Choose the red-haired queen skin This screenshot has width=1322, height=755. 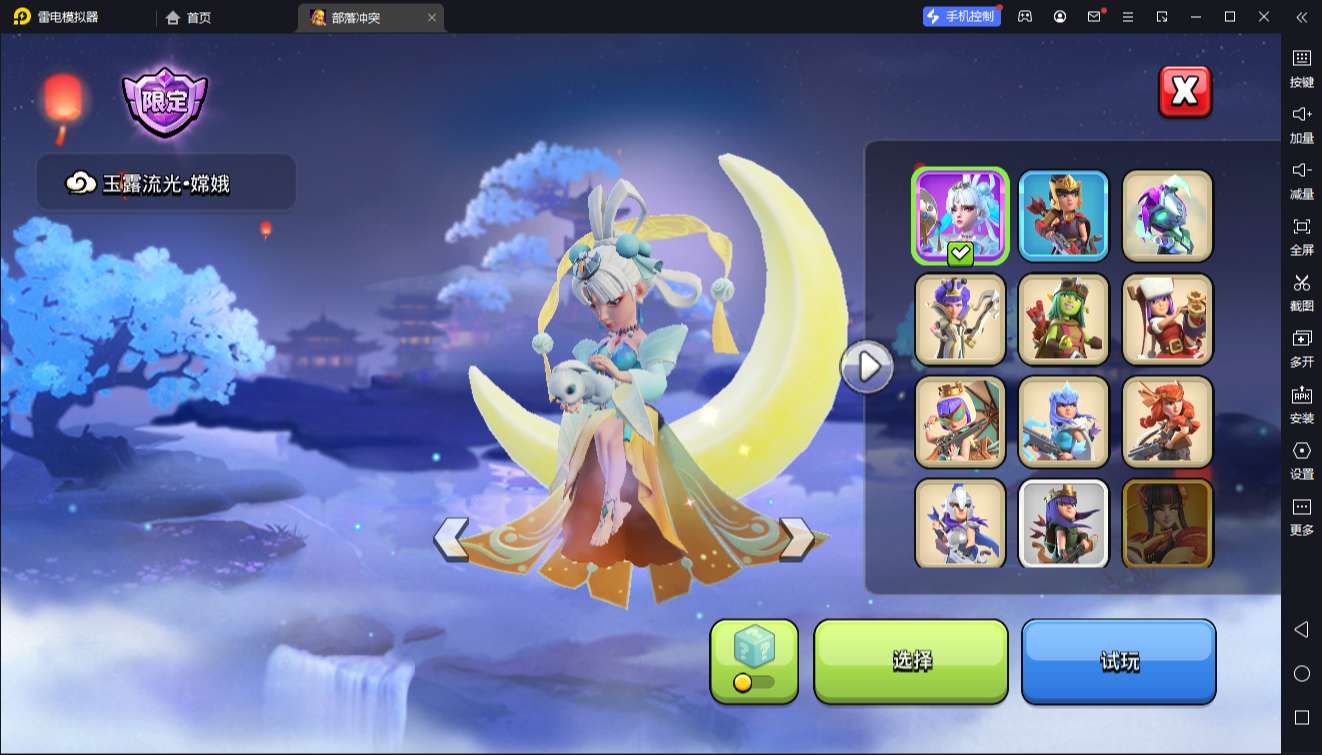pyautogui.click(x=1167, y=421)
